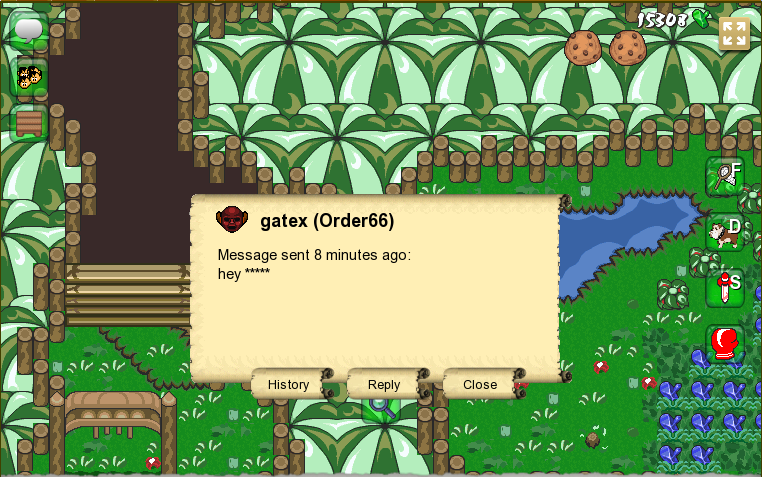Select the red sword S slot
The width and height of the screenshot is (762, 477).
pos(724,288)
